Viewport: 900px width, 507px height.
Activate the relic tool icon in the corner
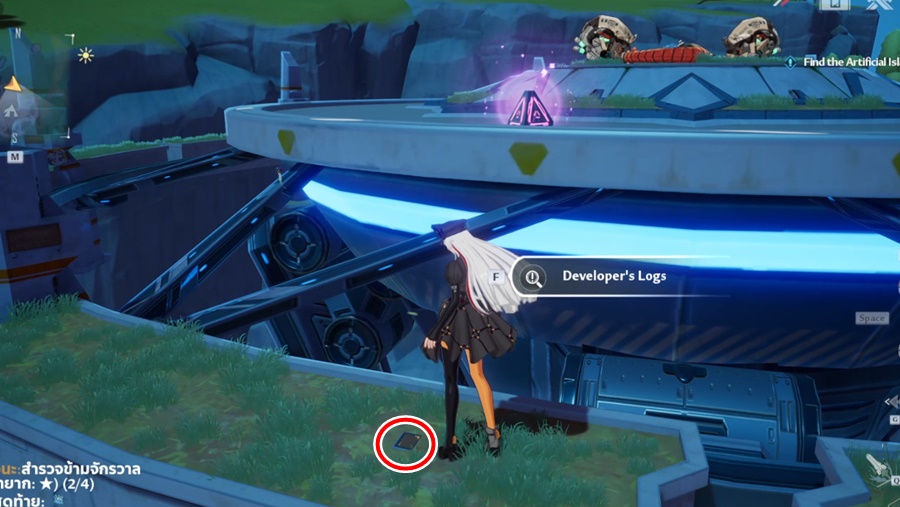876,465
